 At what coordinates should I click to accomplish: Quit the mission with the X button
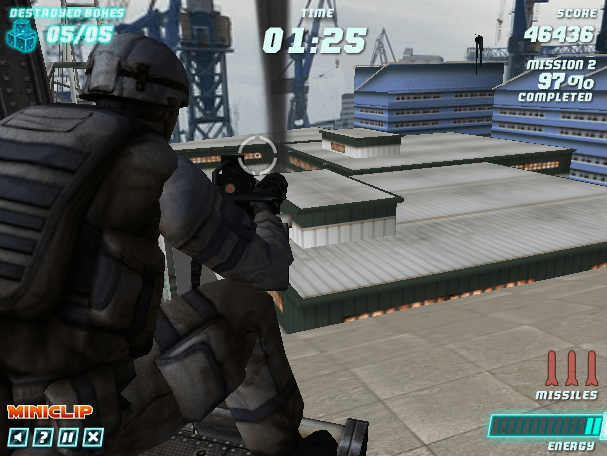point(93,436)
